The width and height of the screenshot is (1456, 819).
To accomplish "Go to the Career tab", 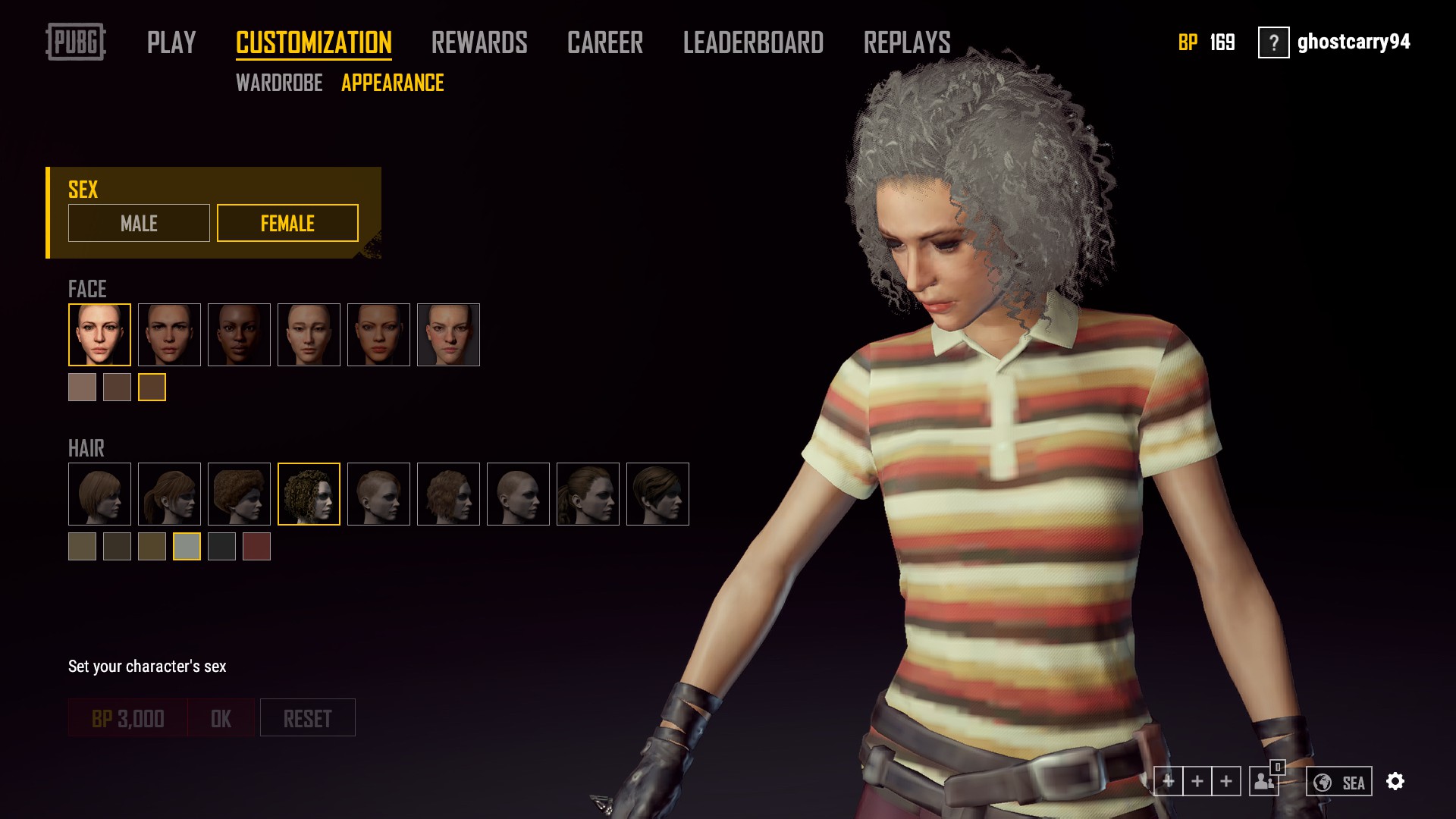I will (605, 42).
